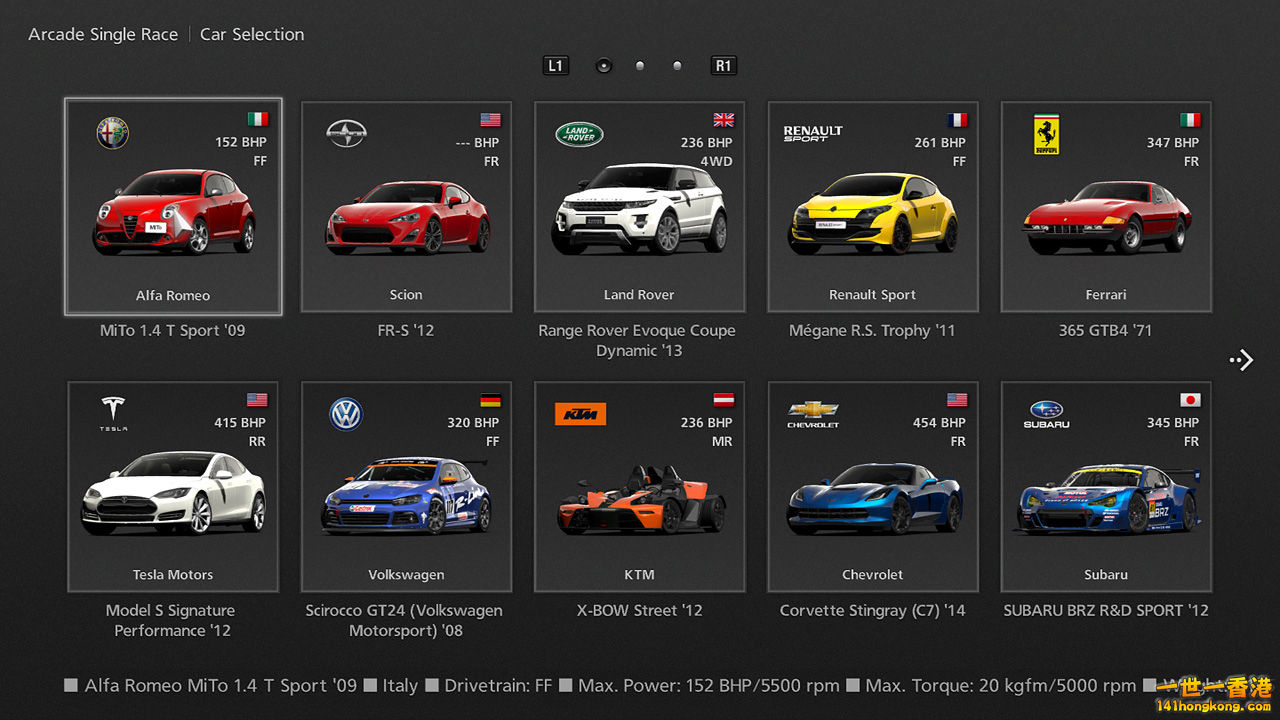
Task: Select the highlighted first page indicator dot
Action: 604,65
